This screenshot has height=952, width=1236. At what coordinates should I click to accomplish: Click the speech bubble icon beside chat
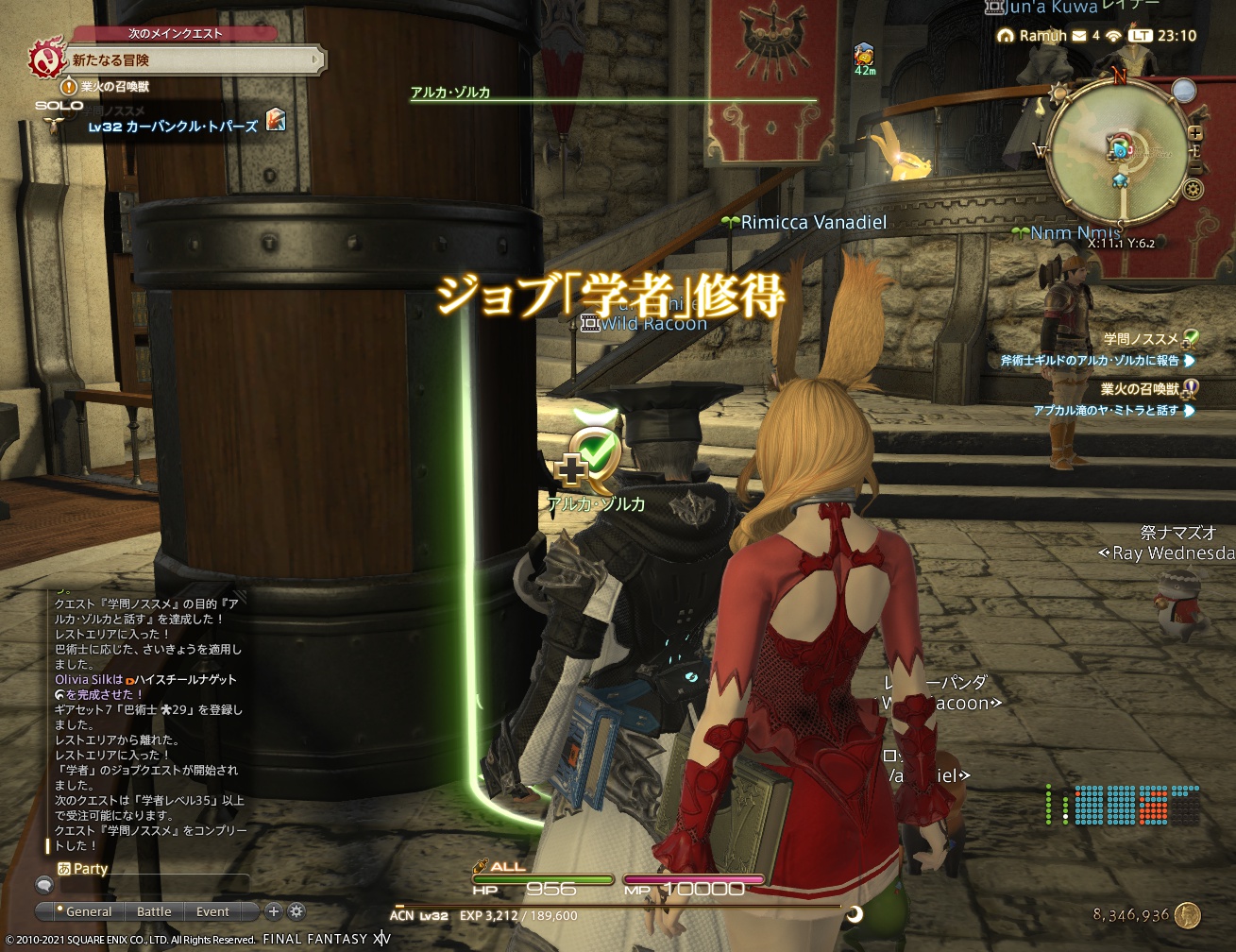(44, 885)
